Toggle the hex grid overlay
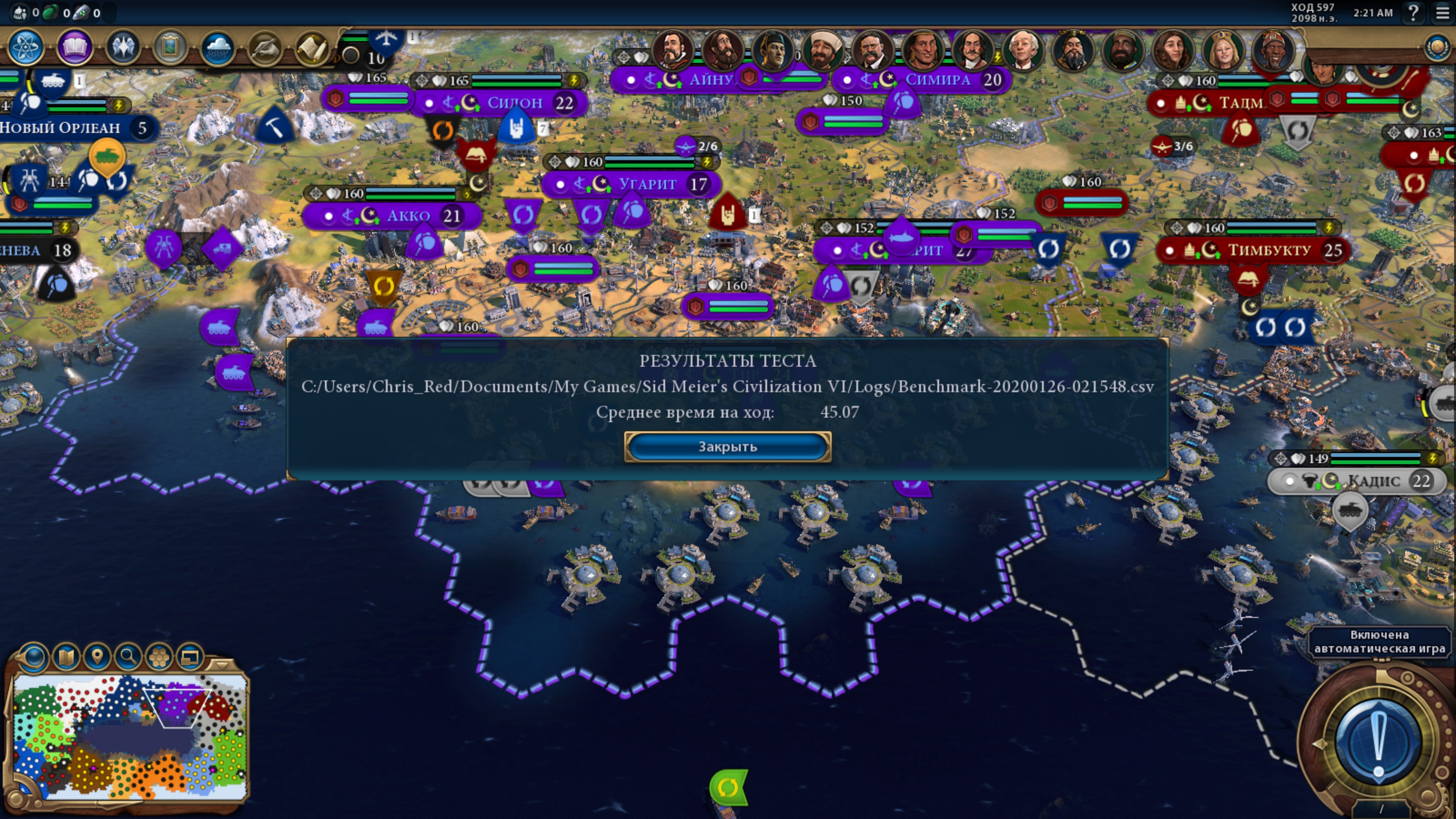 (x=159, y=657)
